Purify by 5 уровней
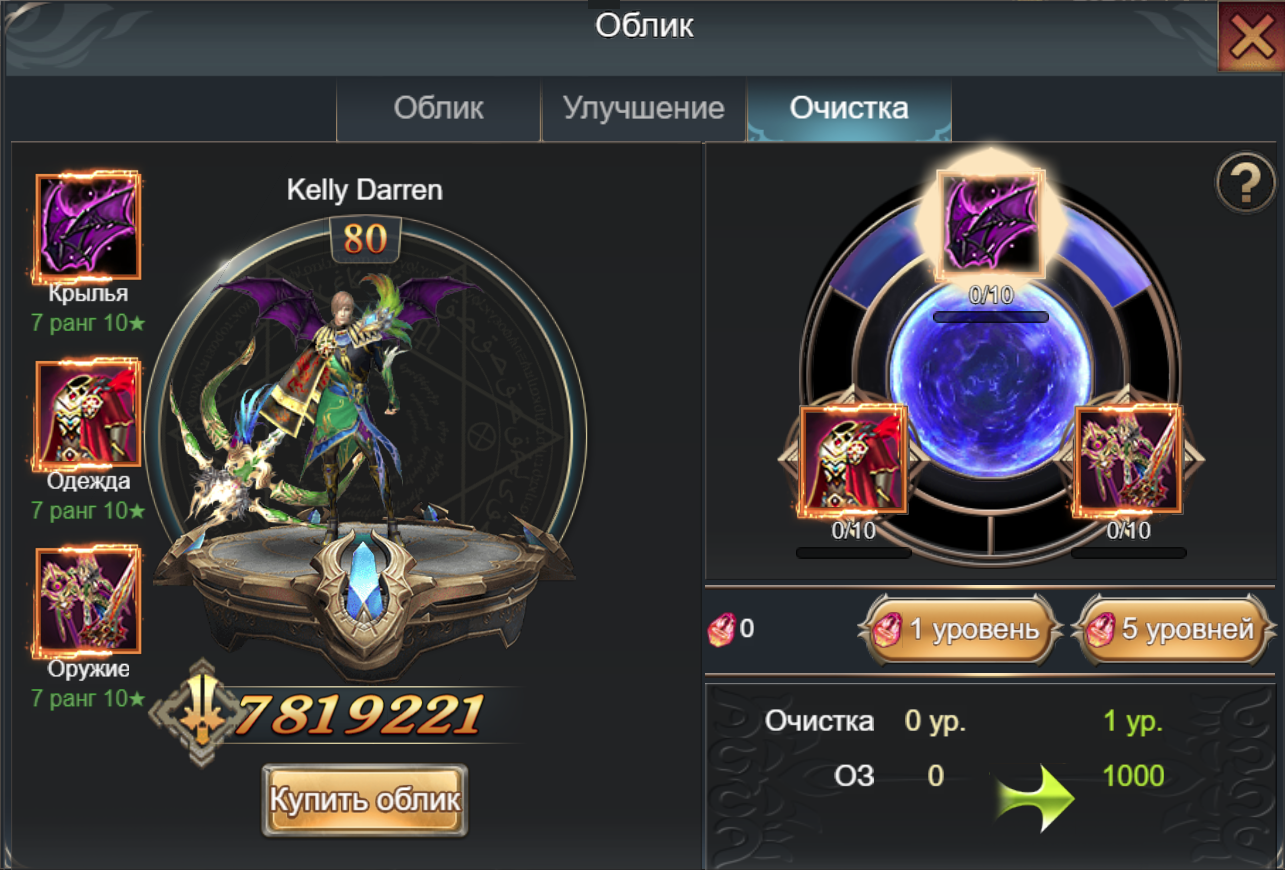The height and width of the screenshot is (870, 1285). point(1174,629)
